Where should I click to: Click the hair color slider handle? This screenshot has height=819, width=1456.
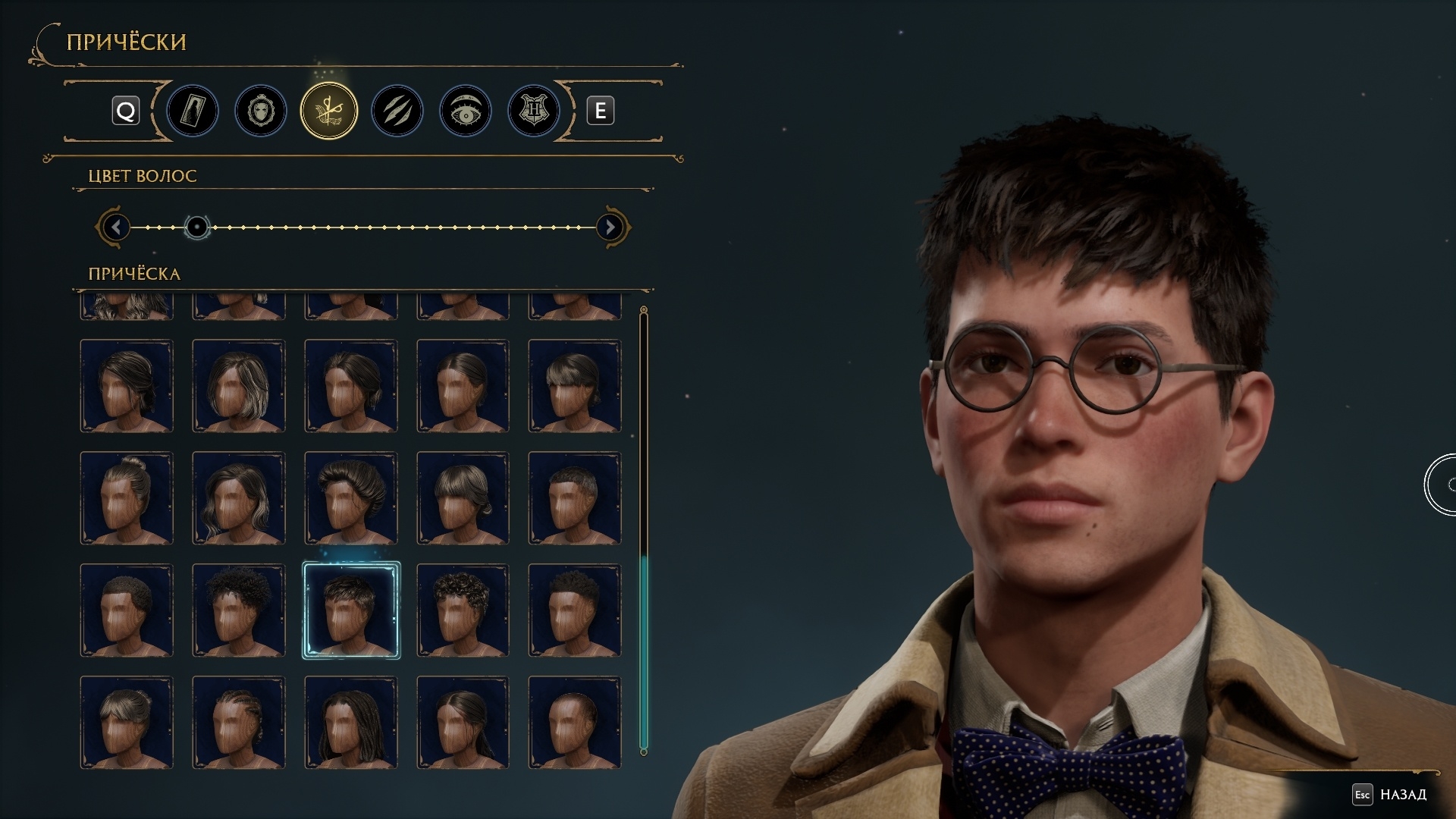click(197, 227)
